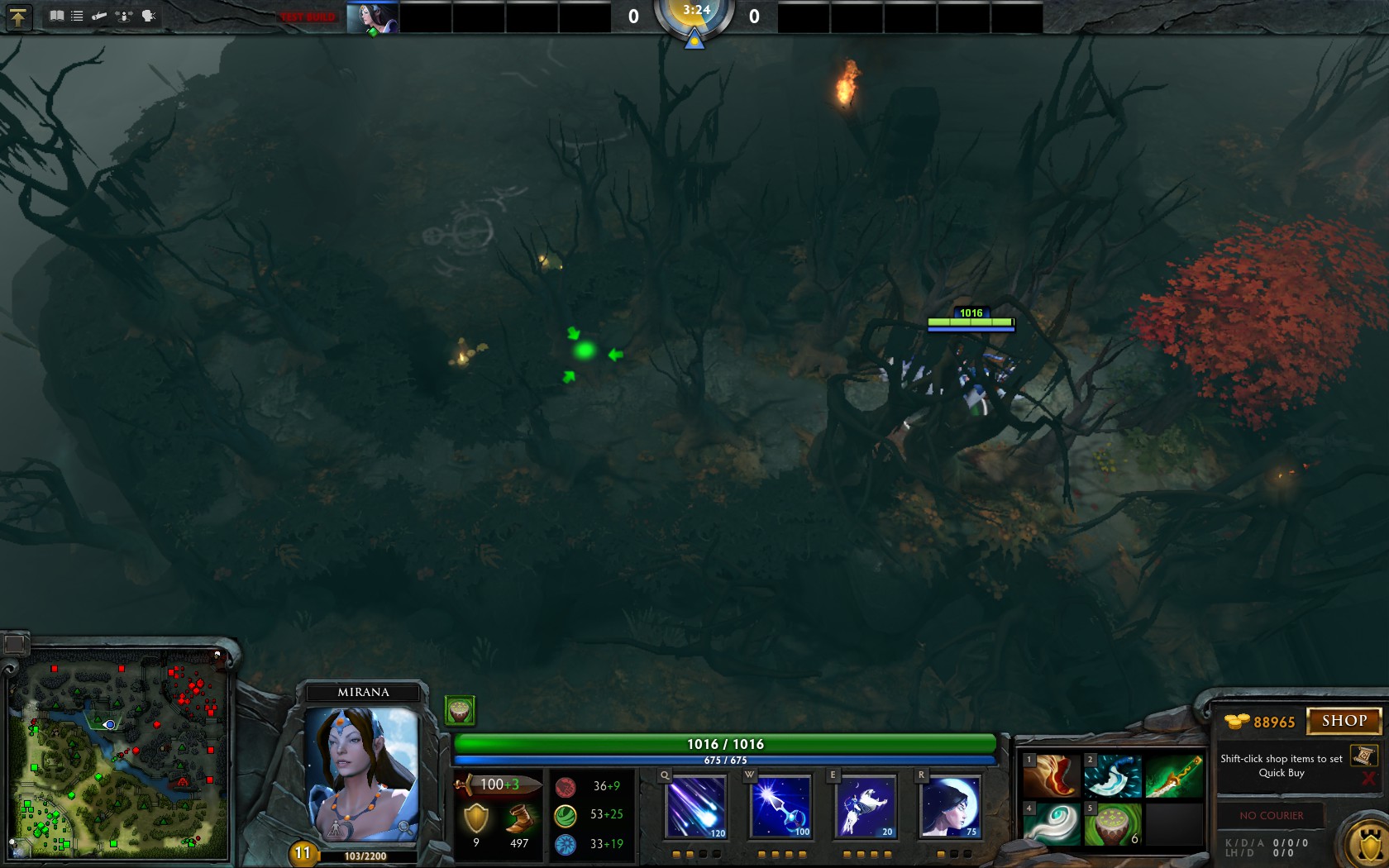Click Mirana's portrait in the top bar
1389x868 pixels.
[372, 17]
